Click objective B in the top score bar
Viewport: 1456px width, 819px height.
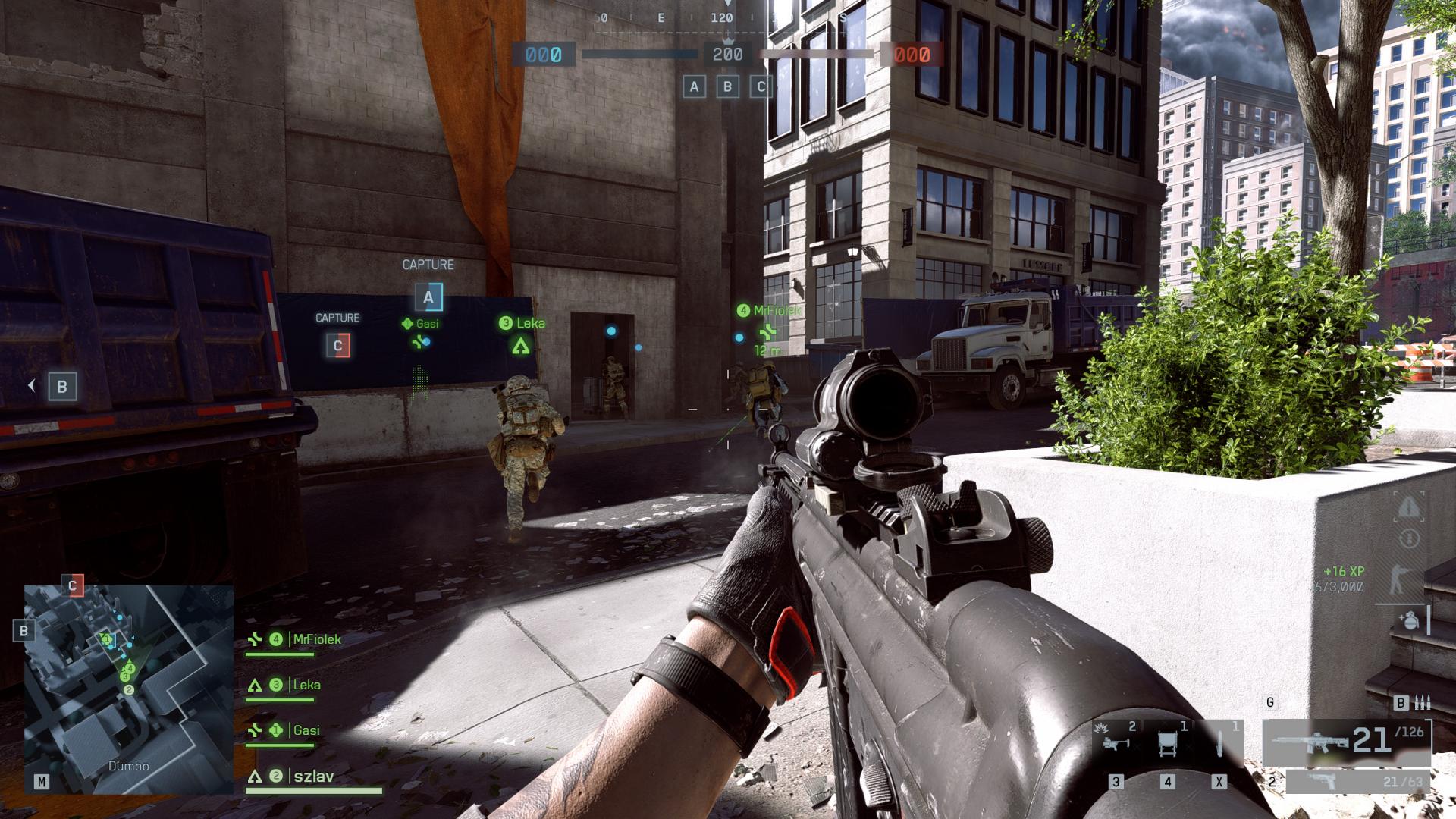[728, 86]
